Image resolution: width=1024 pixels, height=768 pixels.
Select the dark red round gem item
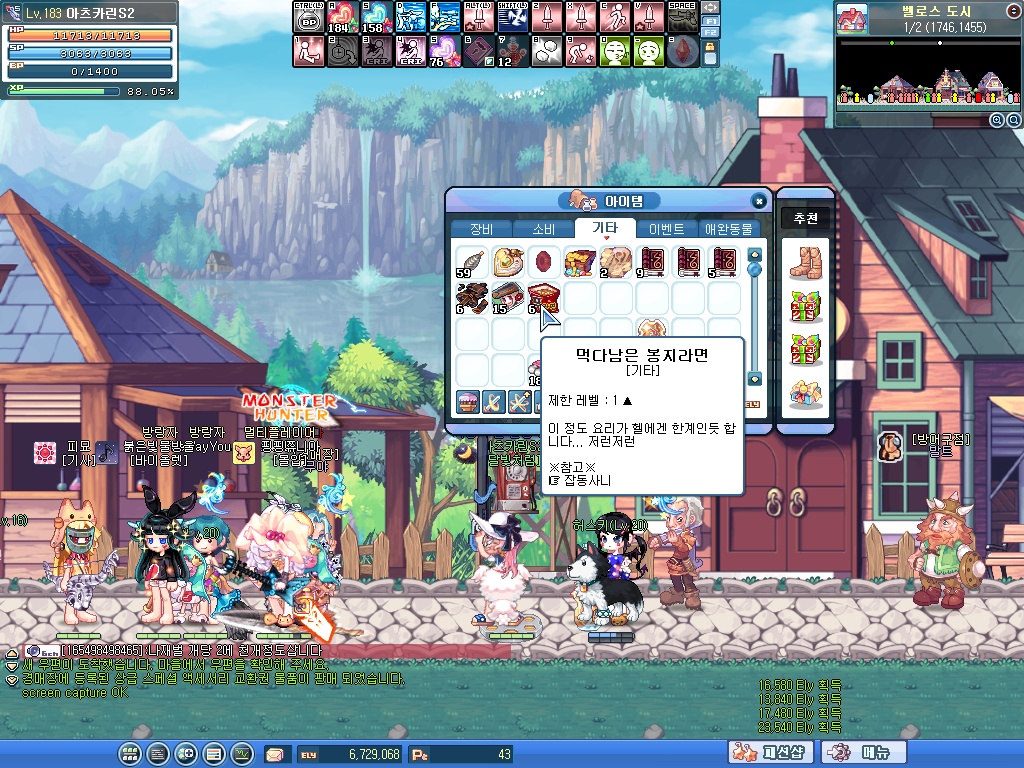(x=544, y=262)
